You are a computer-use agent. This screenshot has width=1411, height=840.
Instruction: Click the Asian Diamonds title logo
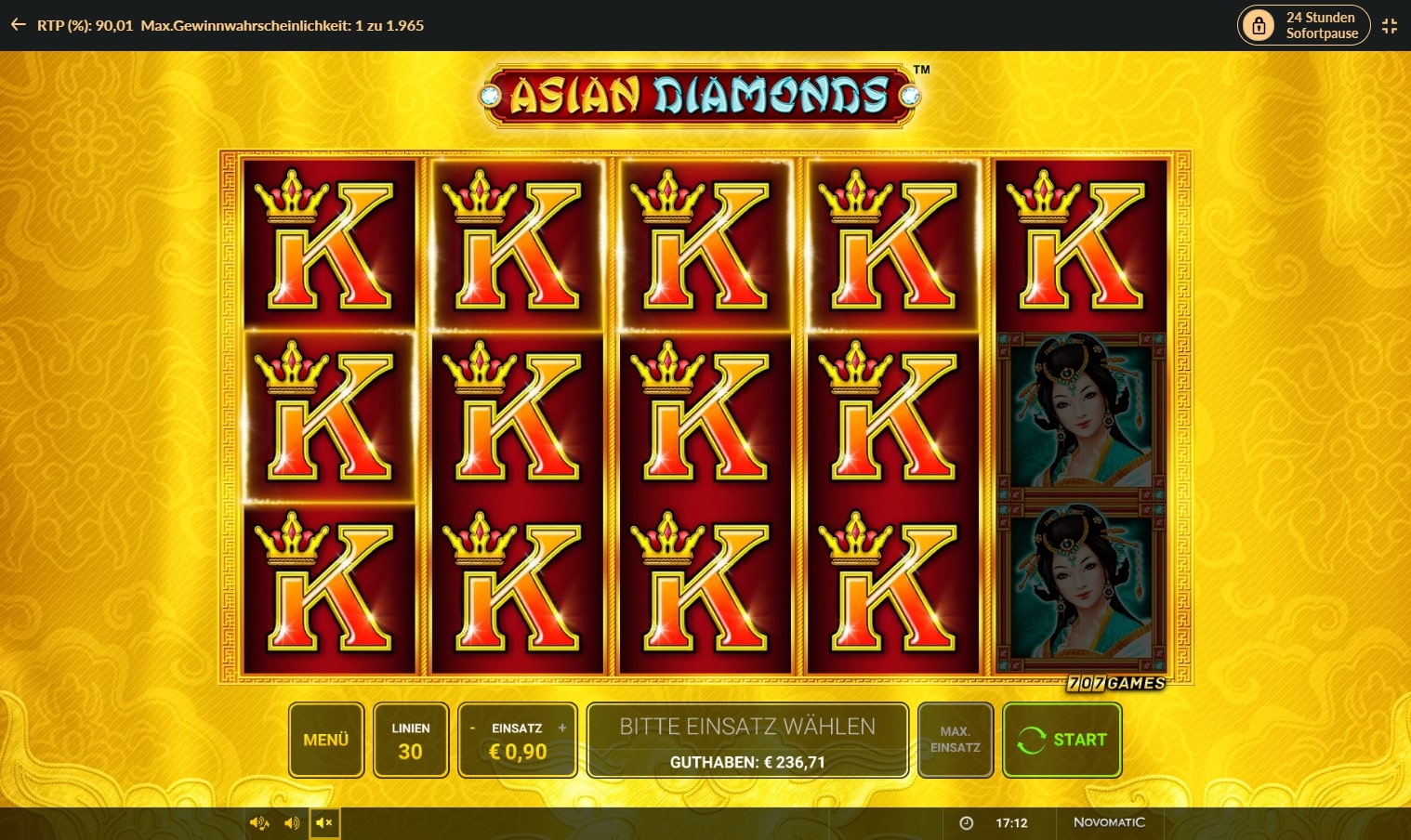click(x=704, y=95)
